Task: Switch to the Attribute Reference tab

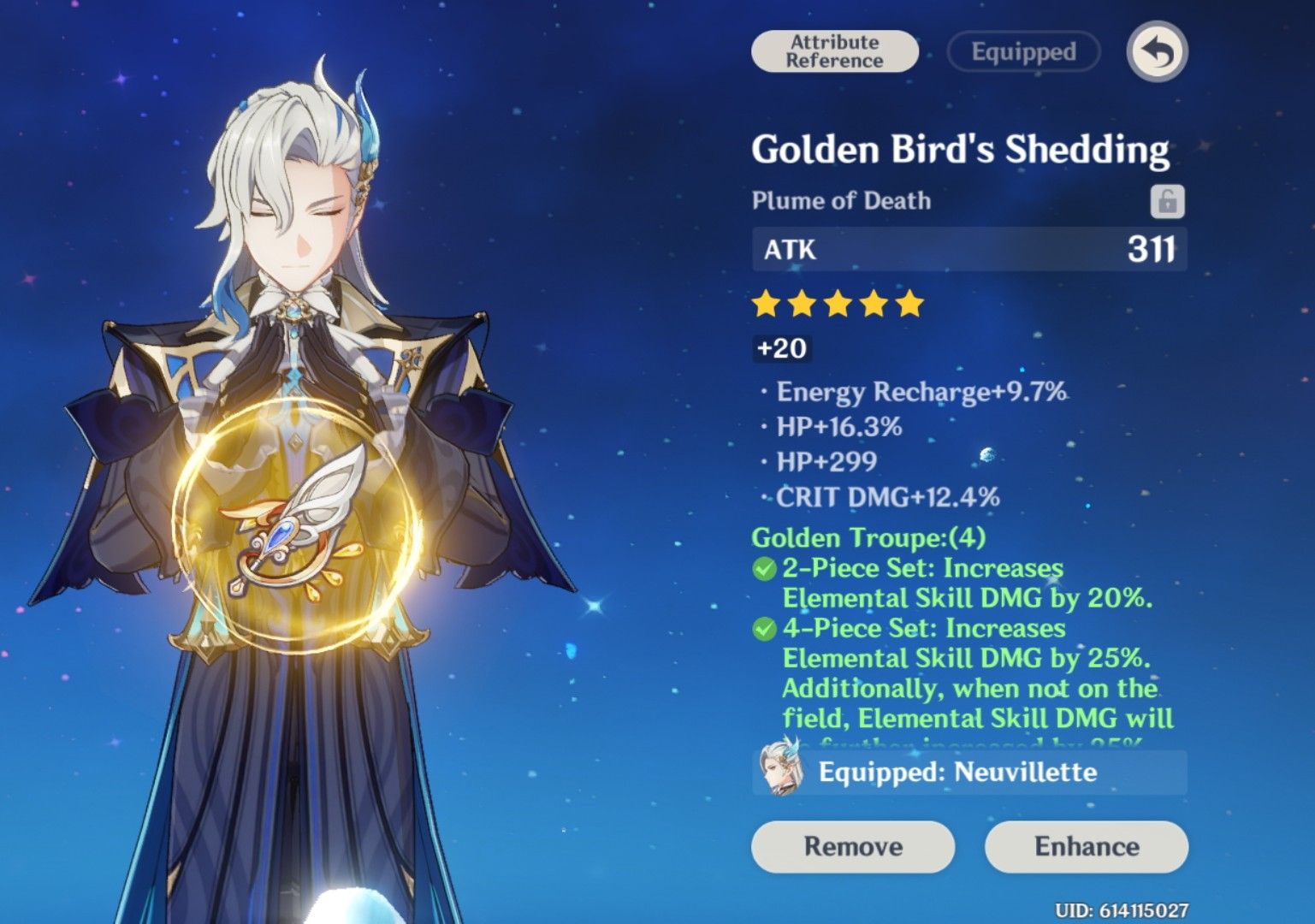Action: click(x=833, y=50)
